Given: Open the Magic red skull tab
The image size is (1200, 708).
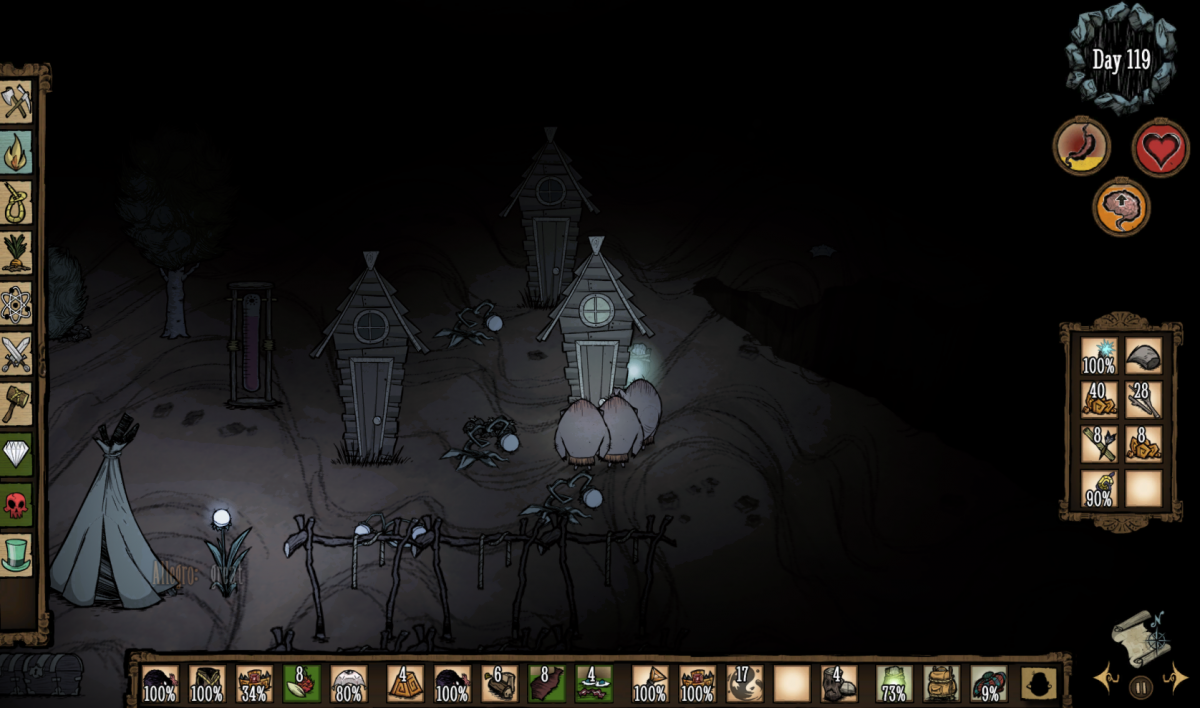Looking at the screenshot, I should point(16,505).
